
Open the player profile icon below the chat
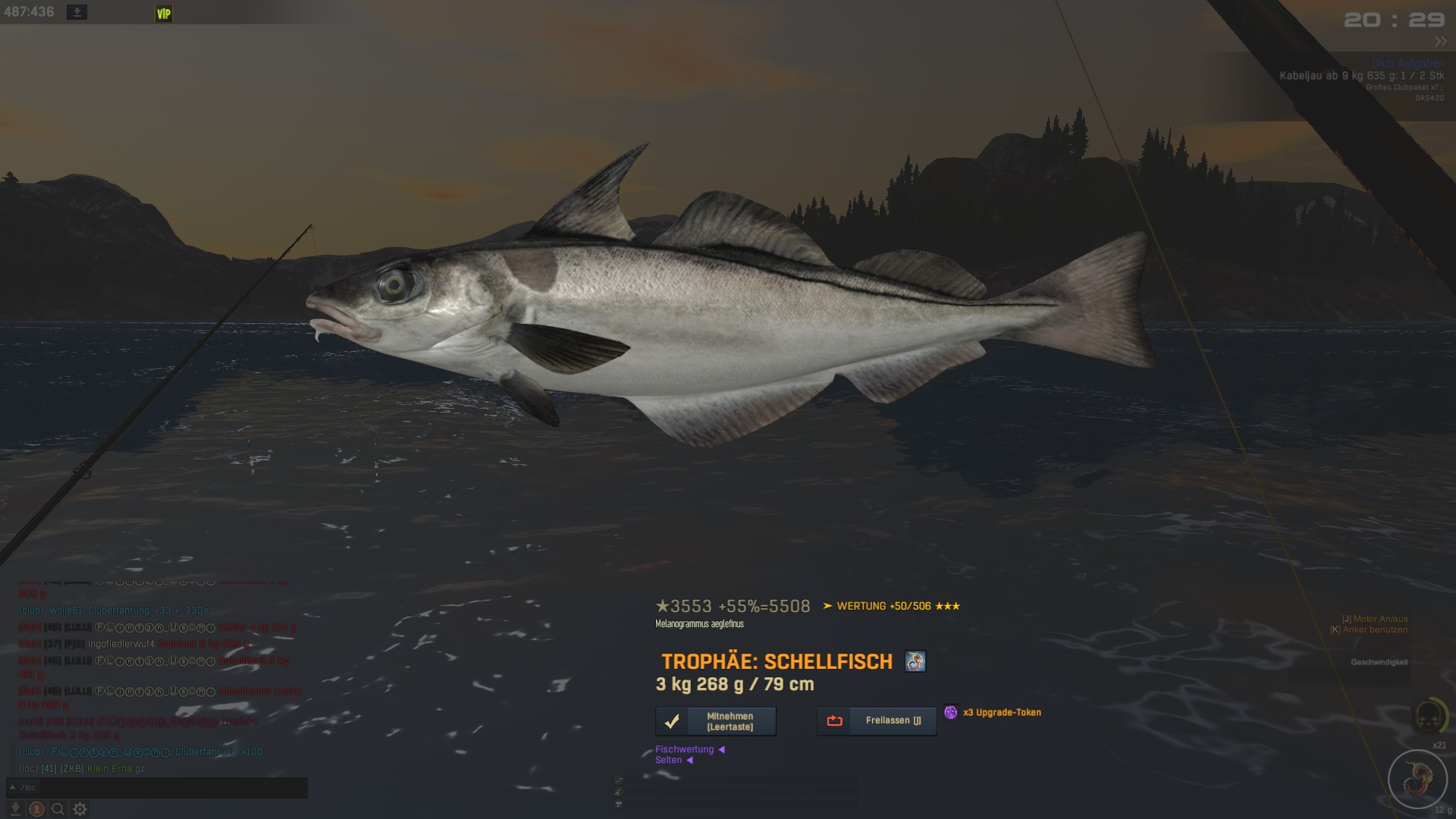(36, 809)
